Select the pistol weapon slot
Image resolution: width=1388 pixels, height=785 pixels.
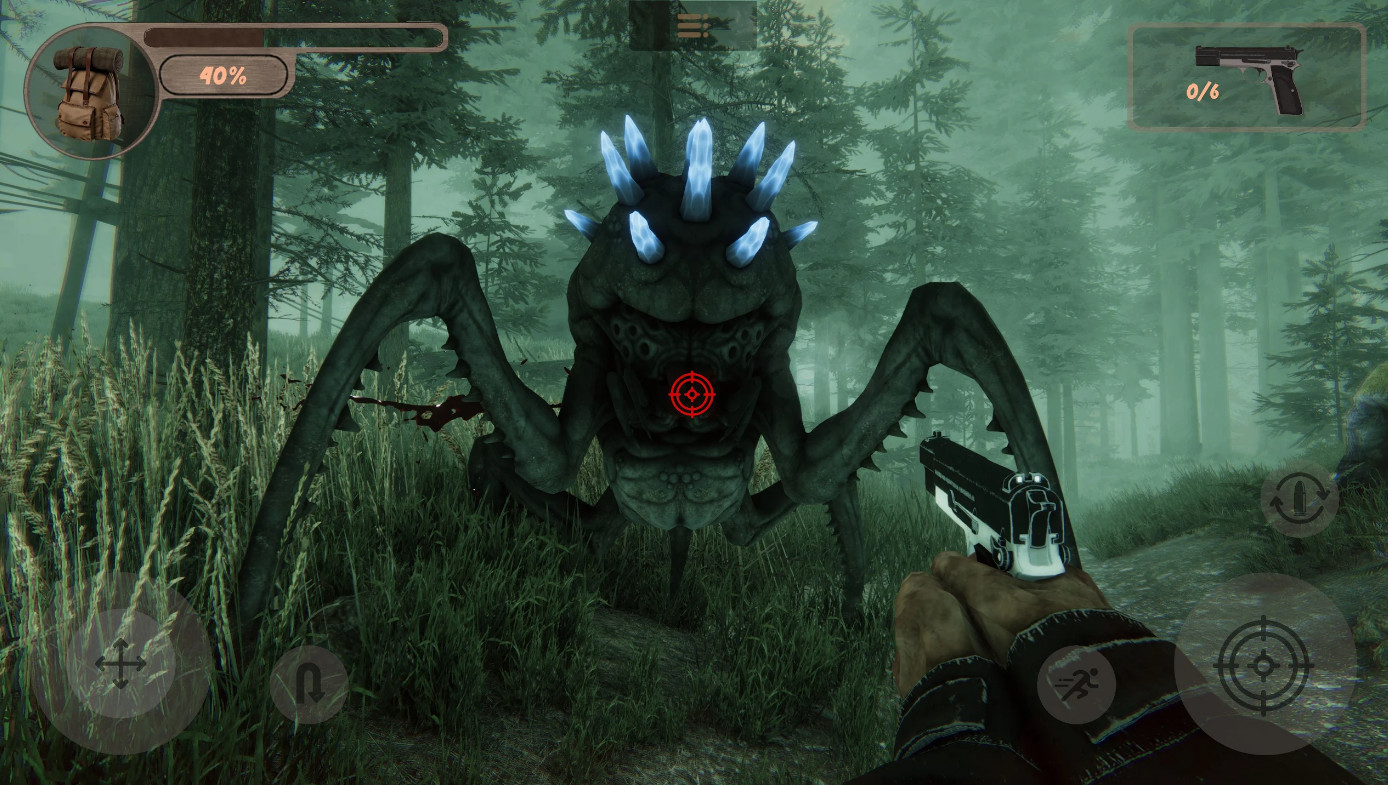point(1246,78)
